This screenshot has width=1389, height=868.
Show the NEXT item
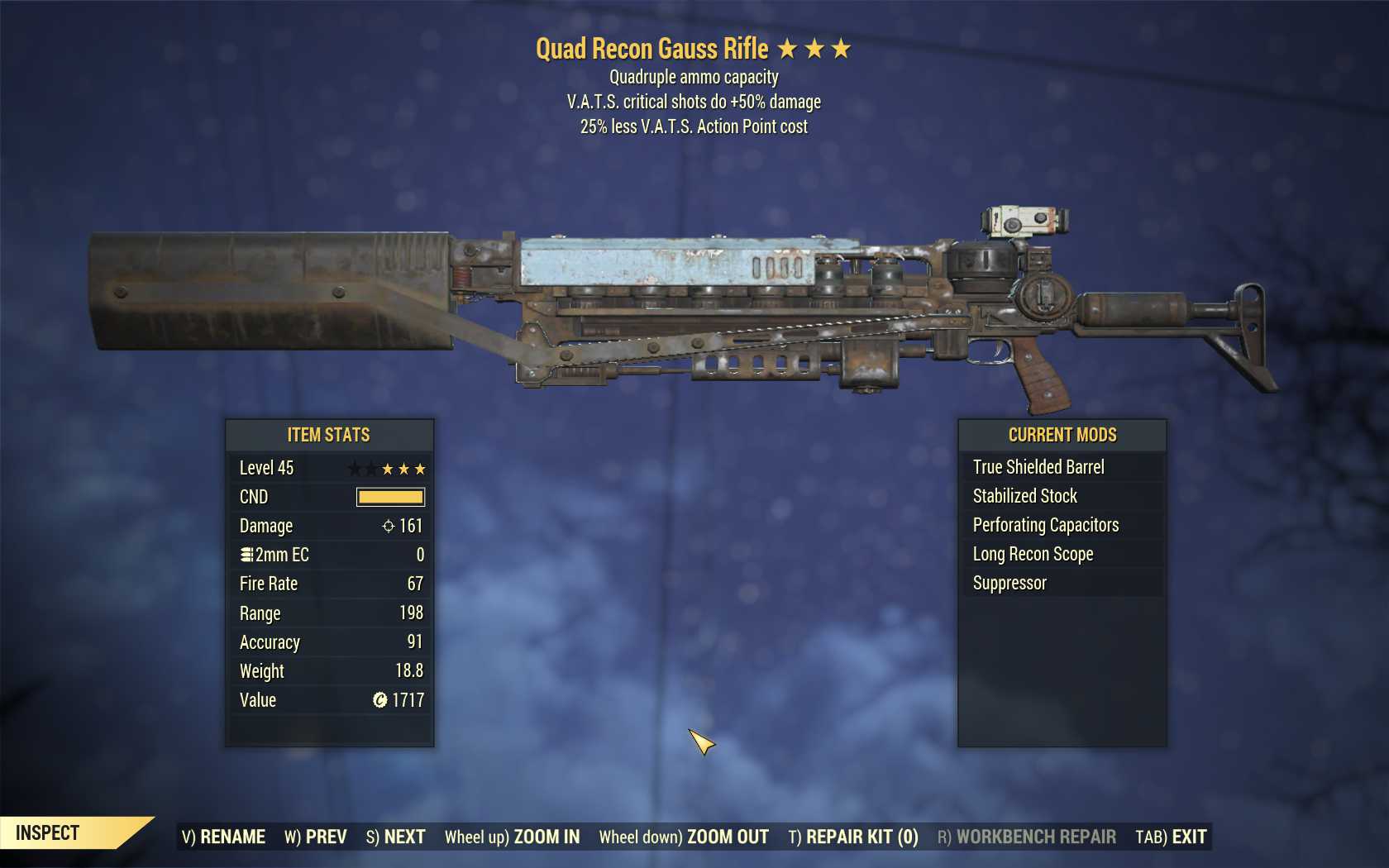(x=395, y=837)
